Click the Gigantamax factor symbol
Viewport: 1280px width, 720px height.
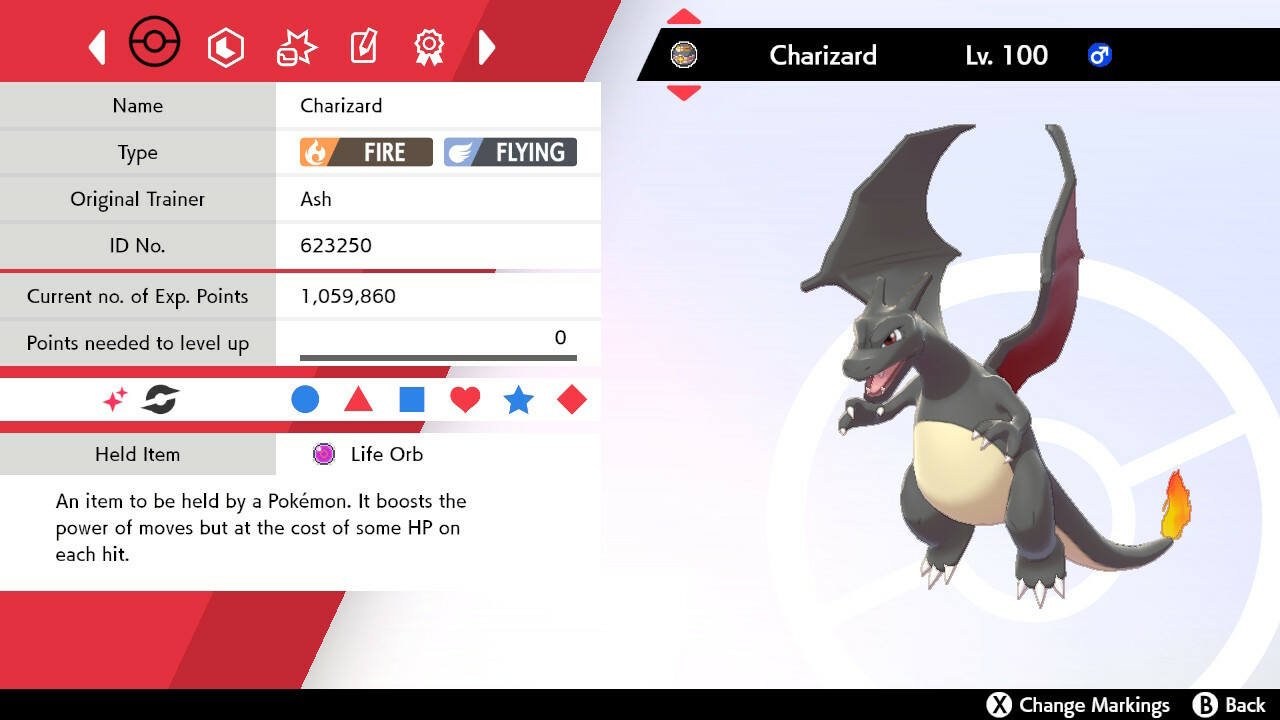[x=160, y=399]
